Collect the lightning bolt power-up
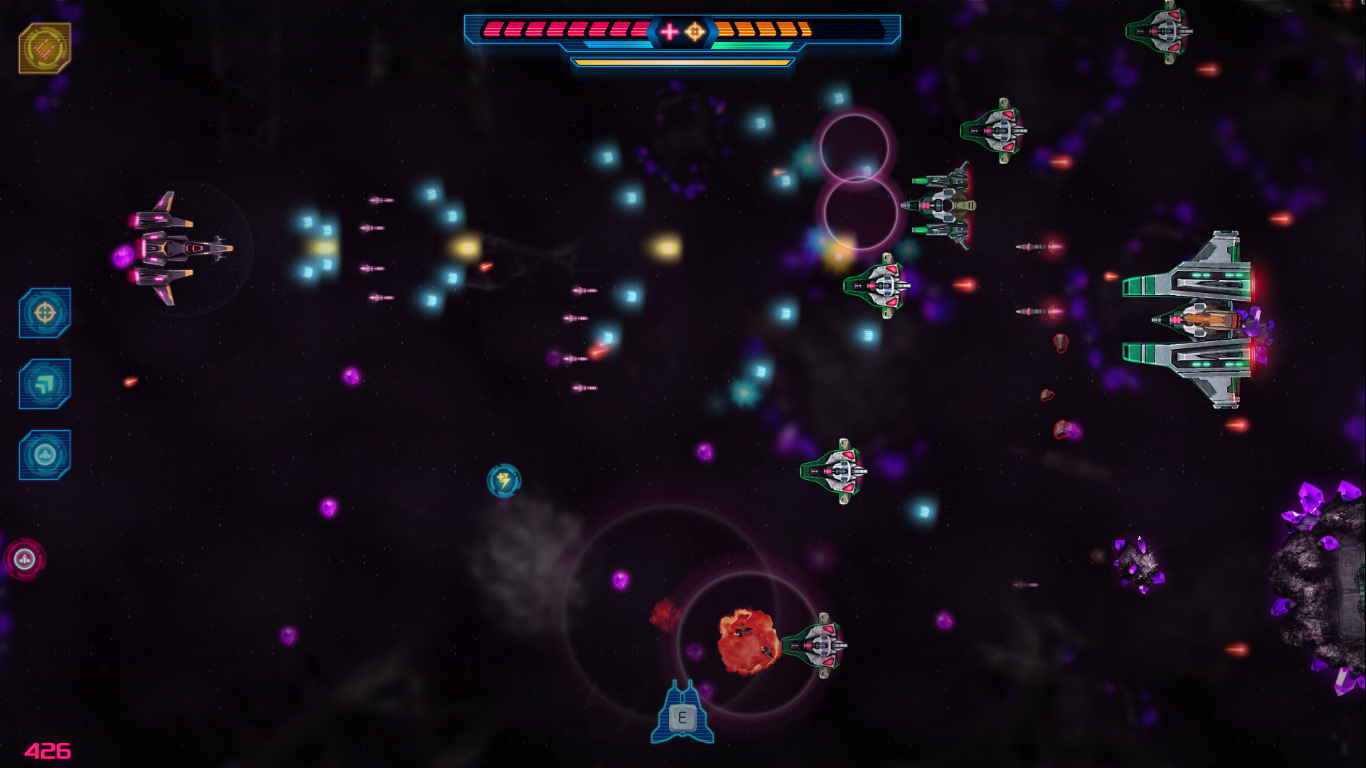 point(503,481)
